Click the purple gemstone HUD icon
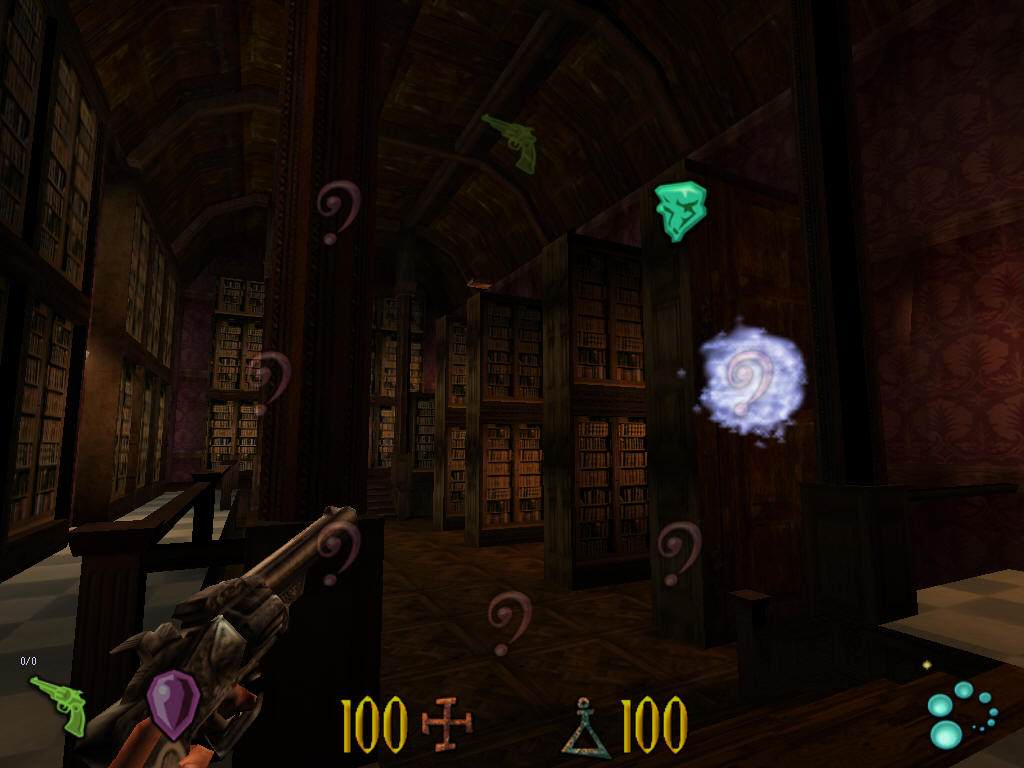The image size is (1024, 768). [x=173, y=705]
